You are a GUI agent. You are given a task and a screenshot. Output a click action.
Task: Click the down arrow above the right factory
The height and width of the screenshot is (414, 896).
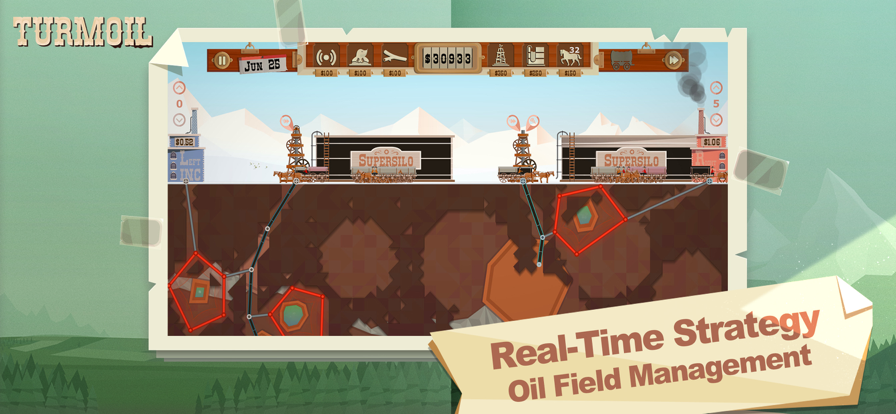(x=715, y=120)
